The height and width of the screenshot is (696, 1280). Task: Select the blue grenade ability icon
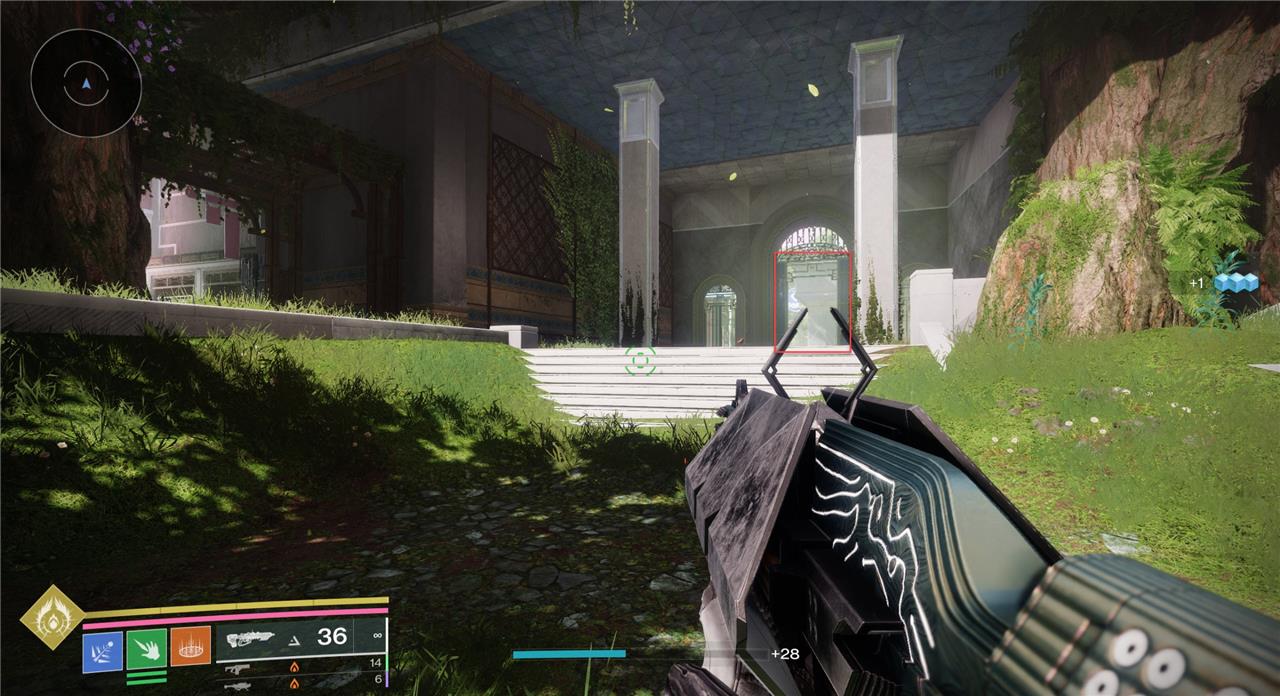(x=103, y=651)
